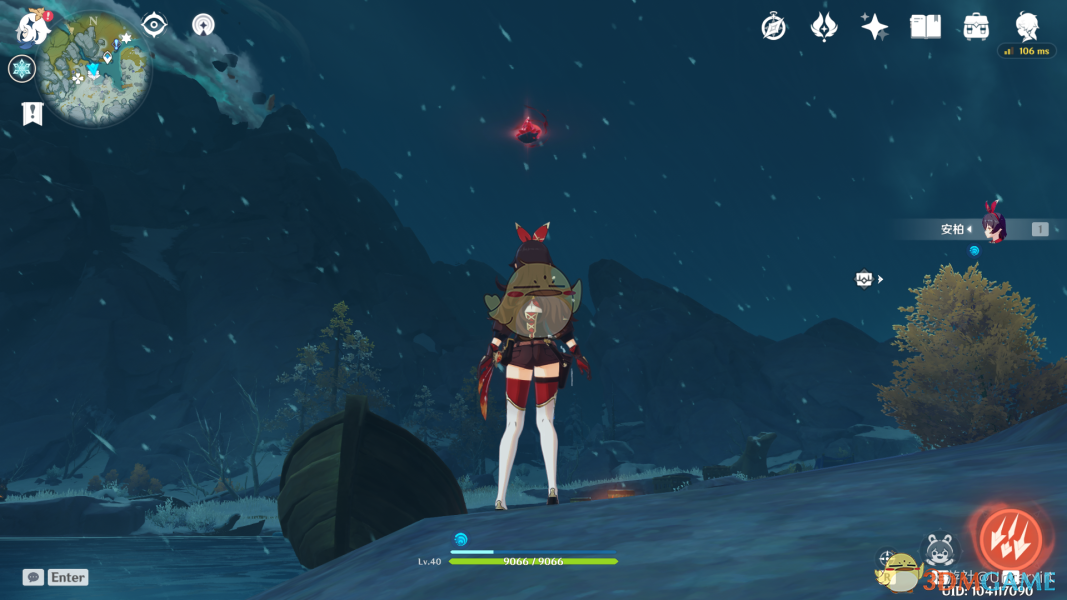Open the map from the minimap

pos(95,68)
